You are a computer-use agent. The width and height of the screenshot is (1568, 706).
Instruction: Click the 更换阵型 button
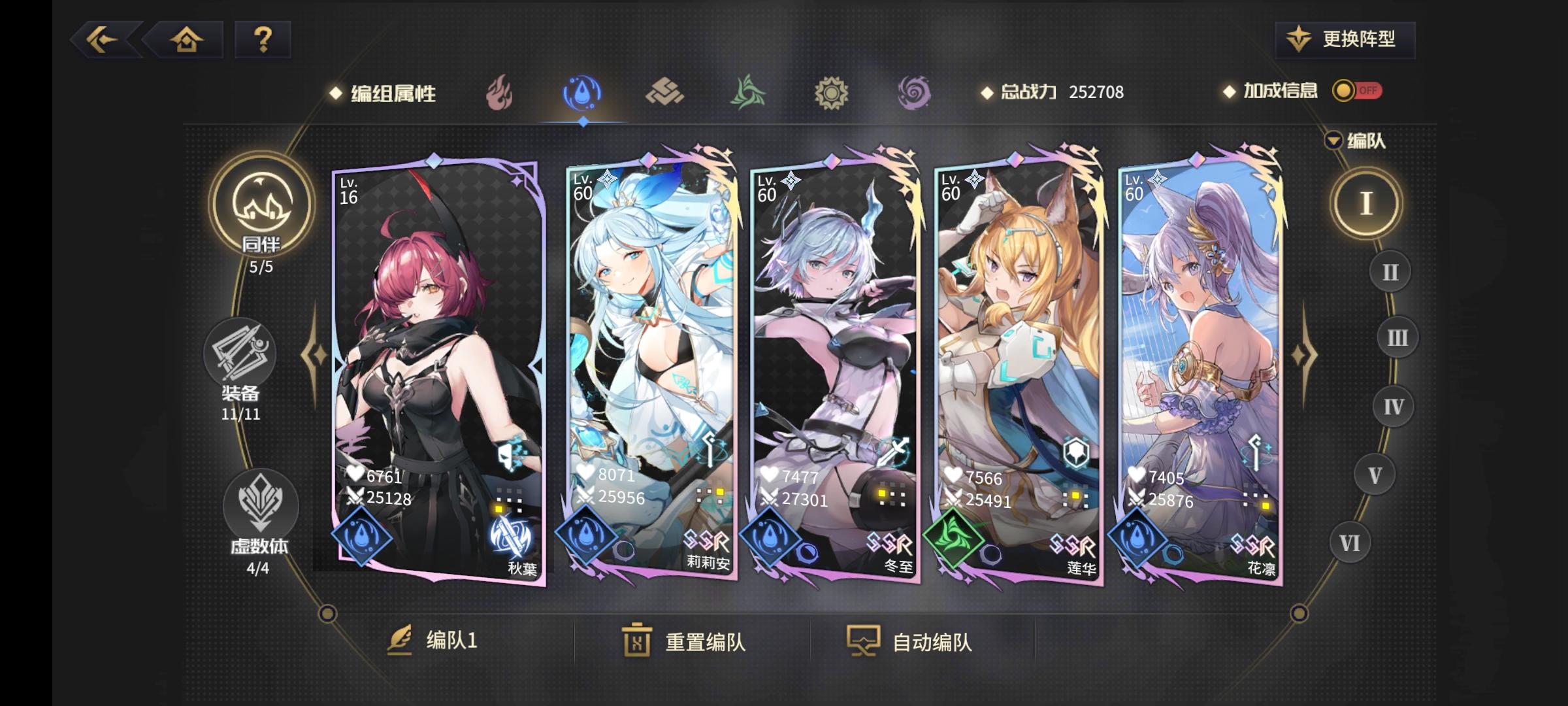pos(1345,41)
